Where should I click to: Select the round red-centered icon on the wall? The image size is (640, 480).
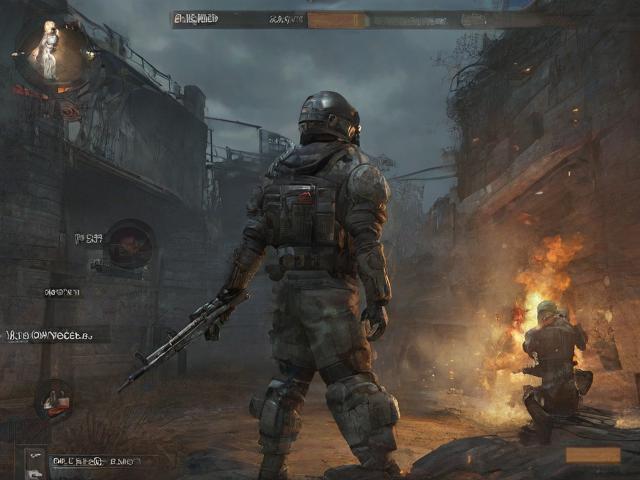[130, 243]
